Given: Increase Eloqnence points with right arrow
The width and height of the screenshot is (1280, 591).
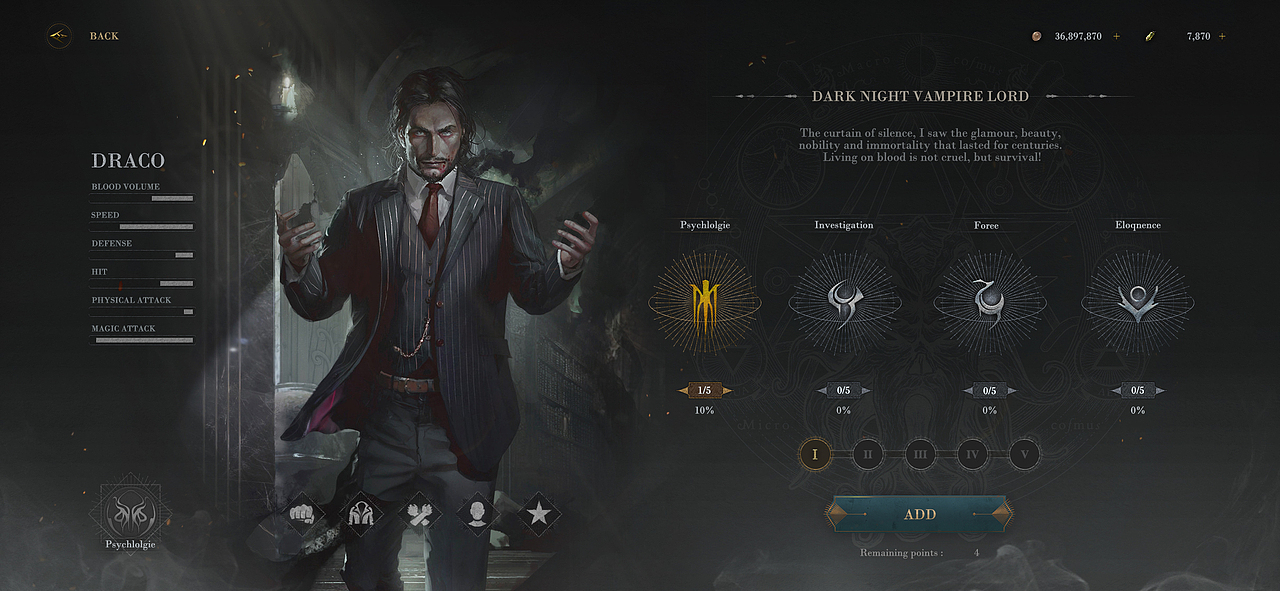Looking at the screenshot, I should 1160,390.
